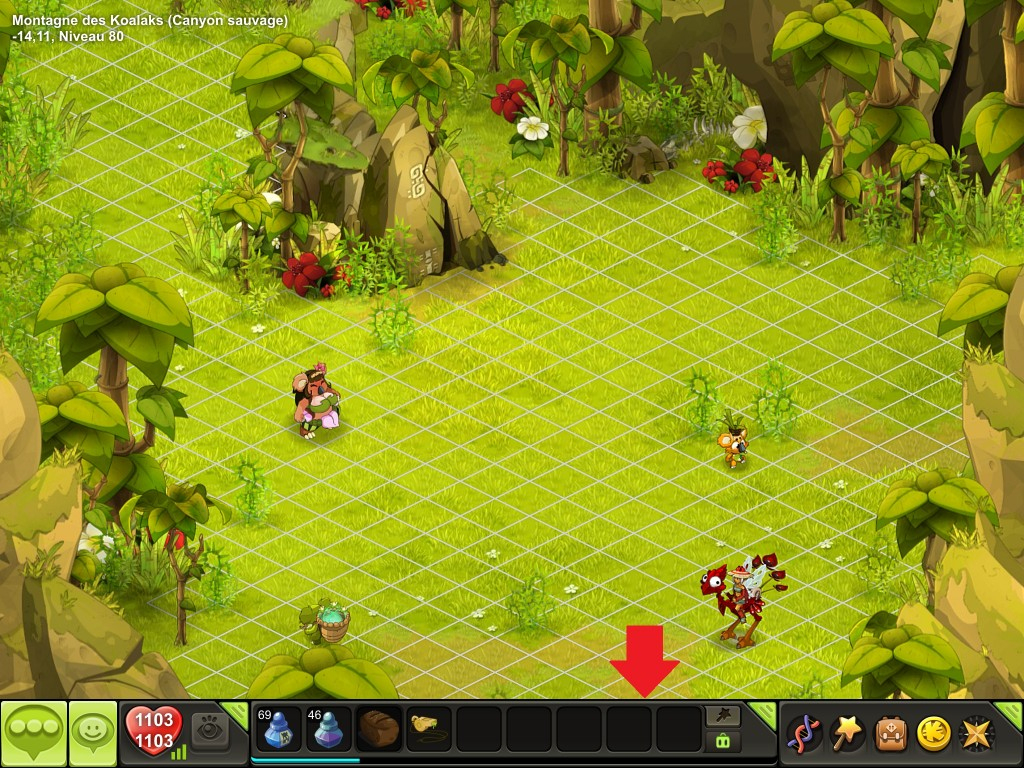This screenshot has width=1024, height=768.
Task: Open the star wand spells menu
Action: pos(849,734)
